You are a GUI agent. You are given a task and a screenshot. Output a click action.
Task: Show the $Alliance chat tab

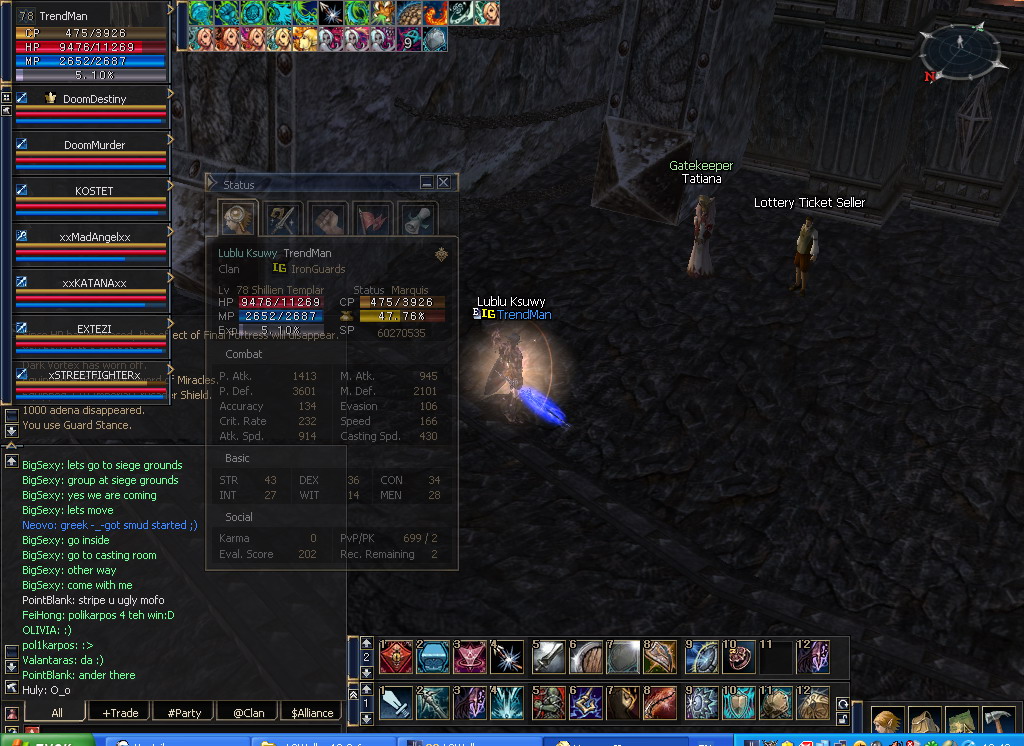[311, 713]
